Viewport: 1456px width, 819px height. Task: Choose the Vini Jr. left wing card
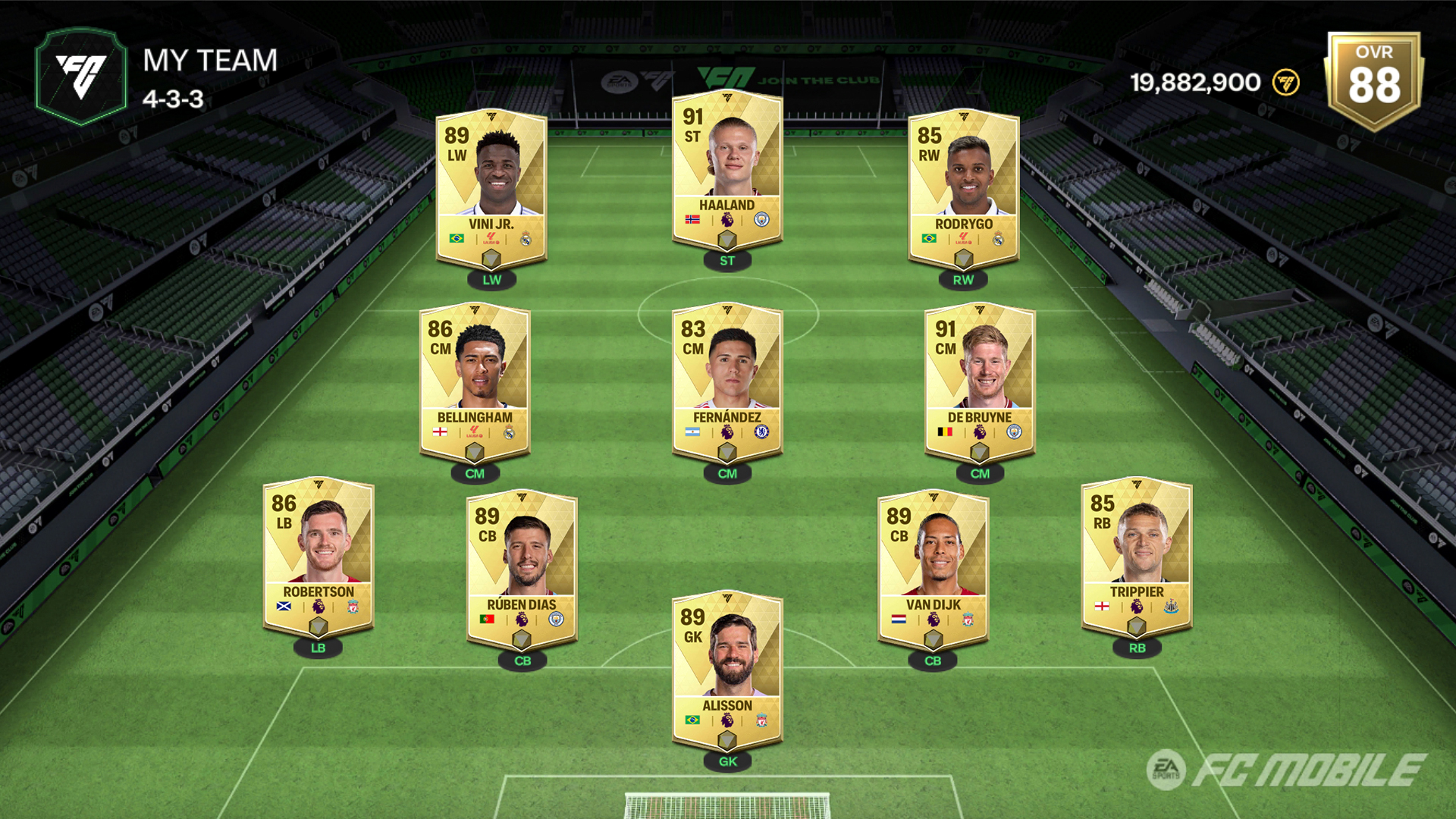coord(491,190)
